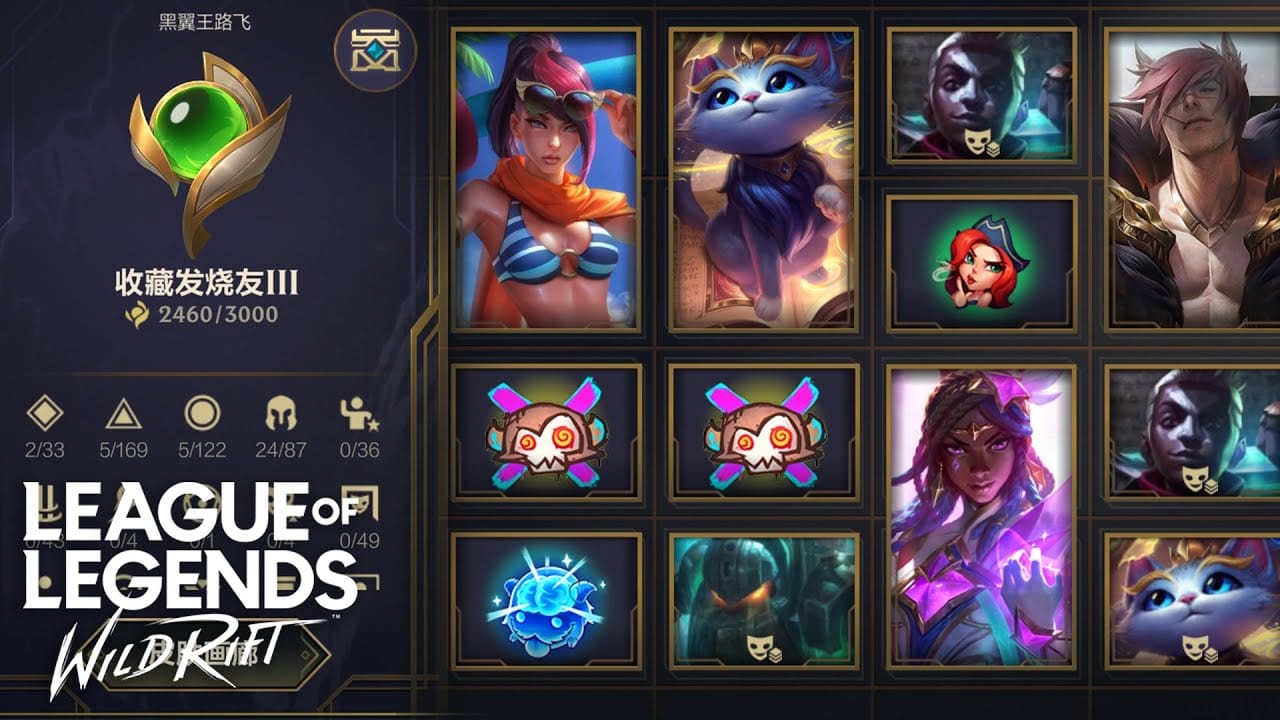
Task: Click the circular emote category icon
Action: 200,412
